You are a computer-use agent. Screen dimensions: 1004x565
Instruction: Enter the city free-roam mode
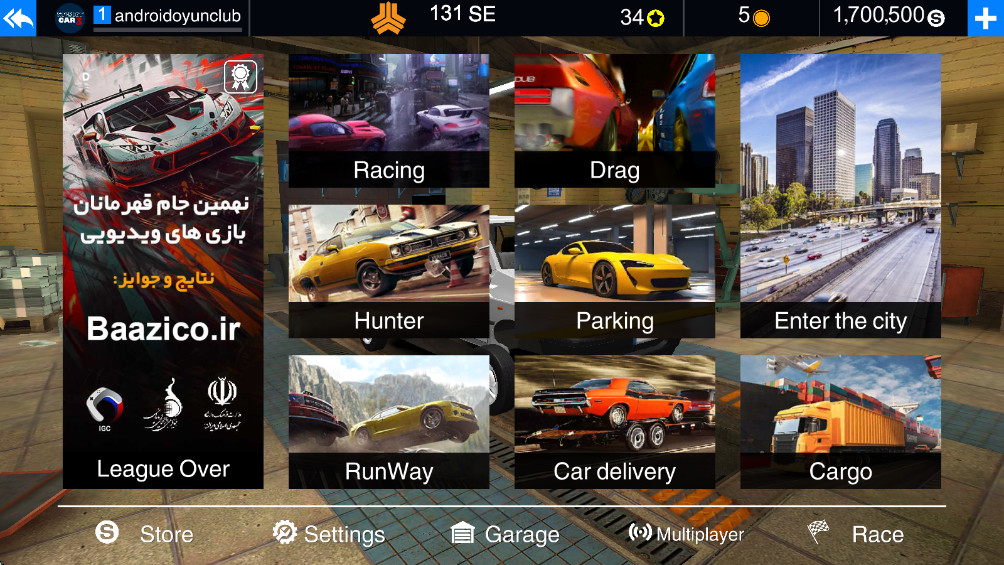840,196
